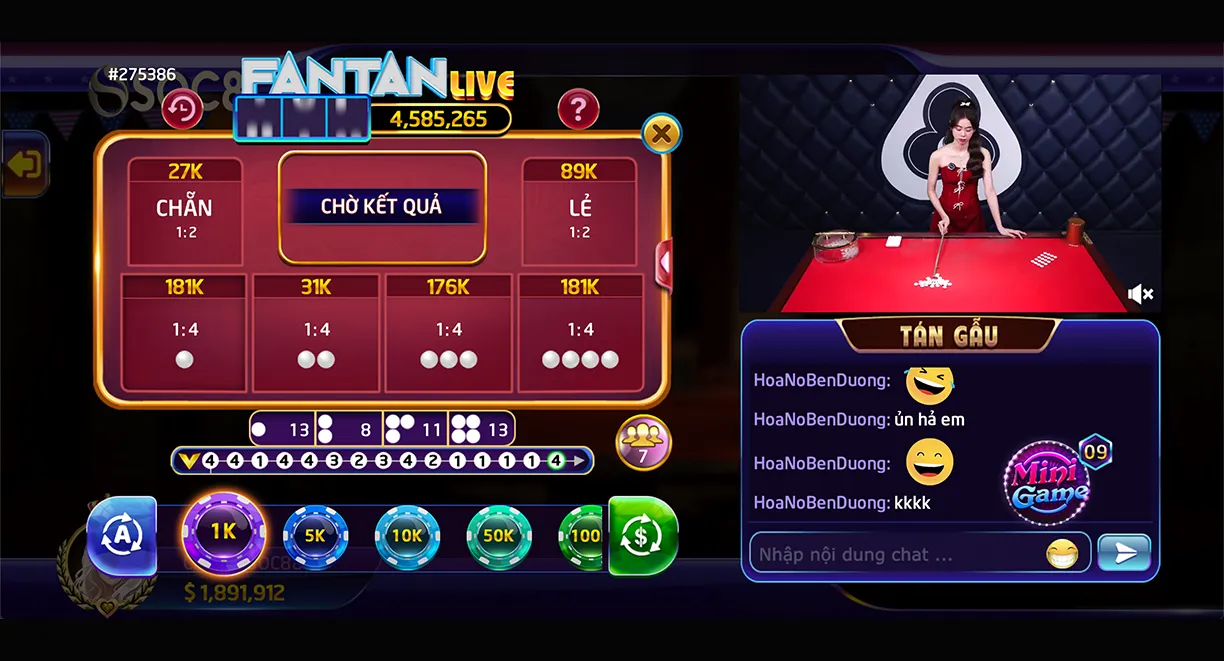Place a bet on CHẴN

185,212
